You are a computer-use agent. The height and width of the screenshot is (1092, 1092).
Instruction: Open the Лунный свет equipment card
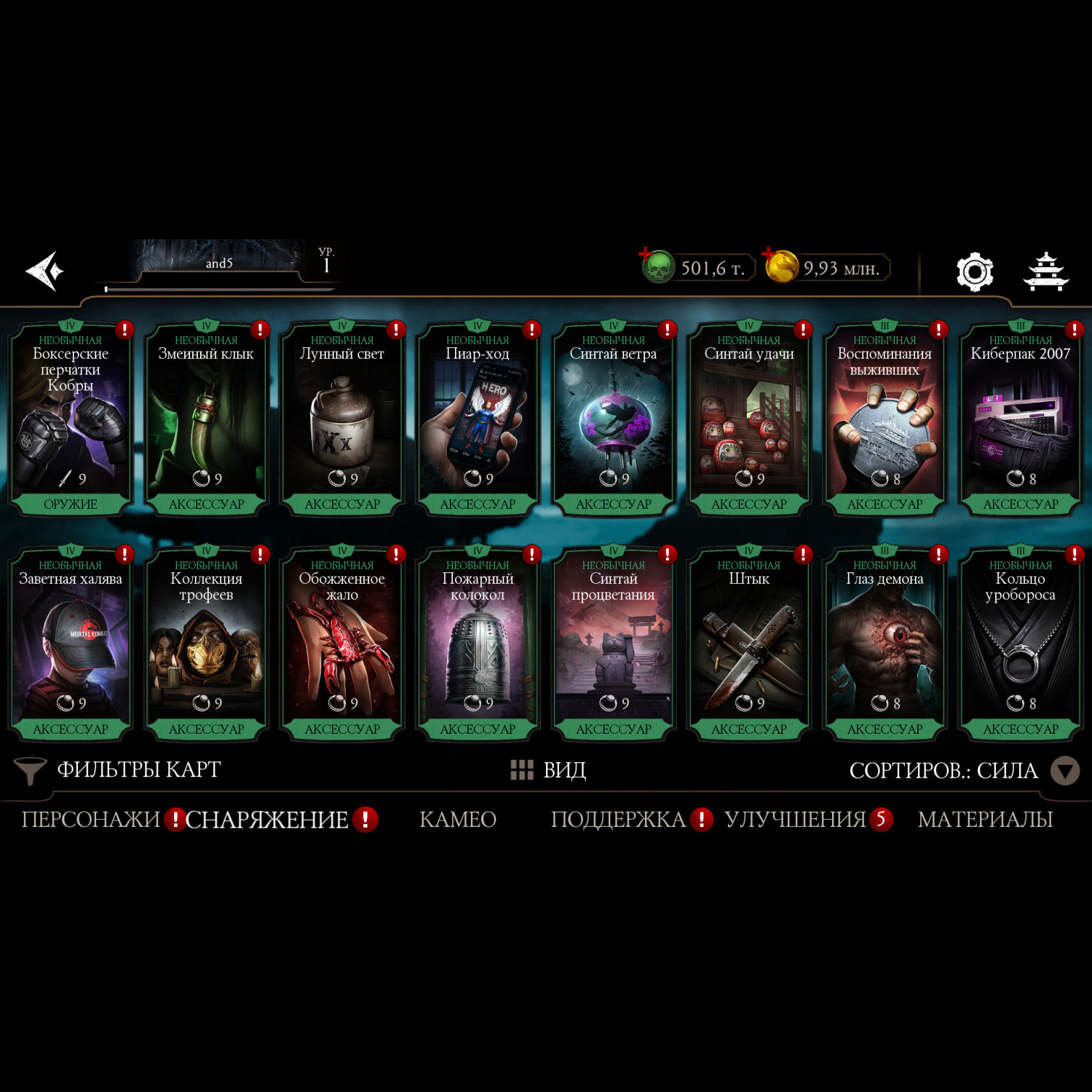click(x=342, y=419)
